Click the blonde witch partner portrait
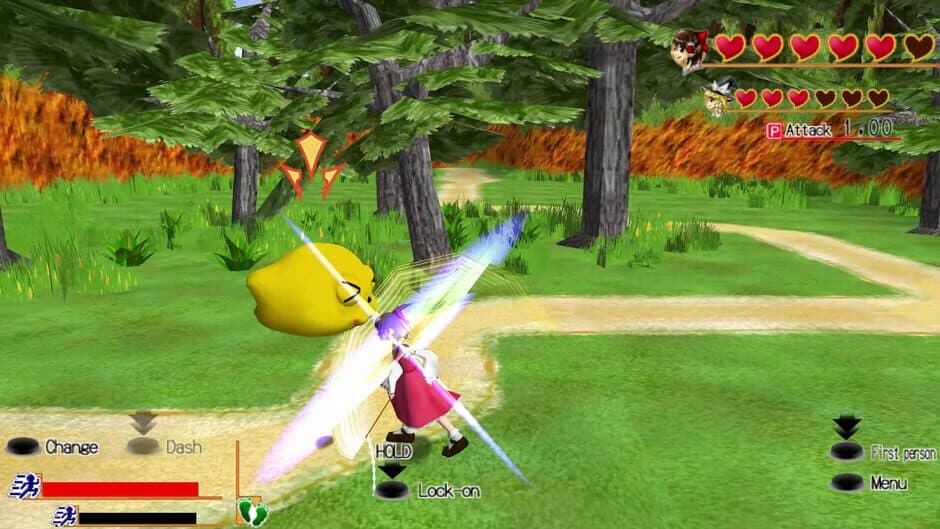940x529 pixels. [716, 99]
